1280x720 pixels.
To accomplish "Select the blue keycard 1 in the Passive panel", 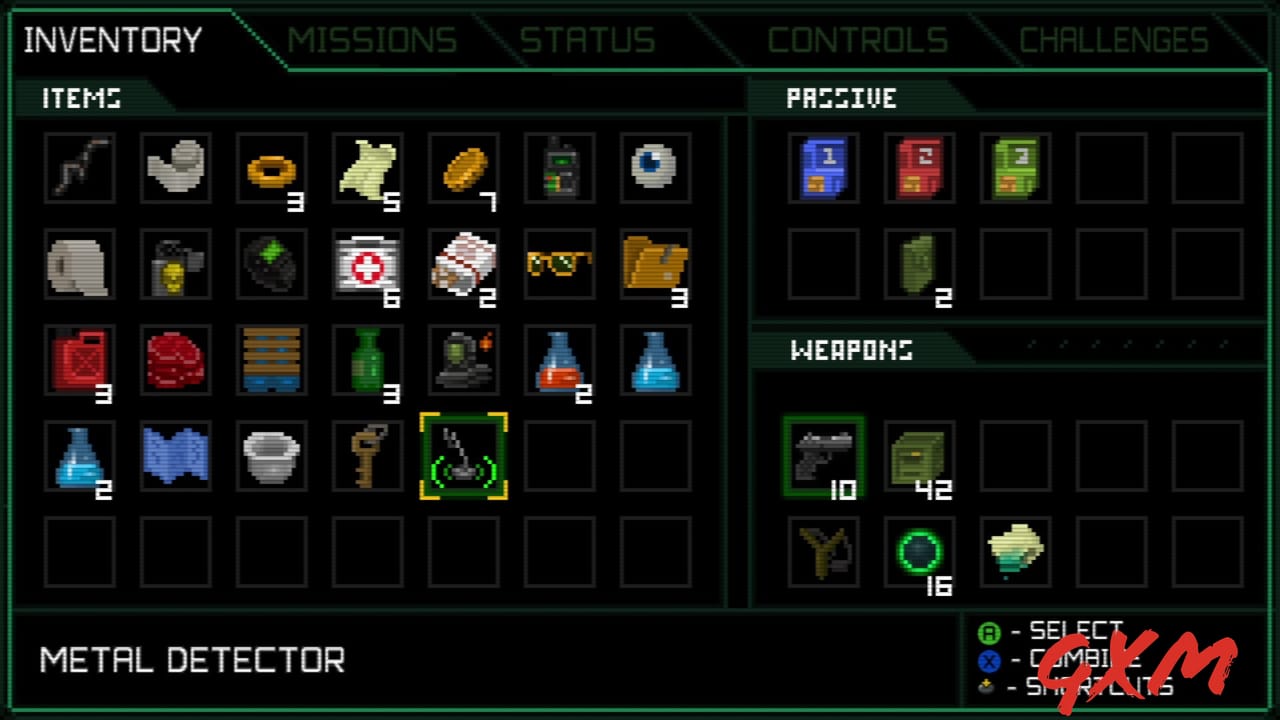I will [x=823, y=168].
